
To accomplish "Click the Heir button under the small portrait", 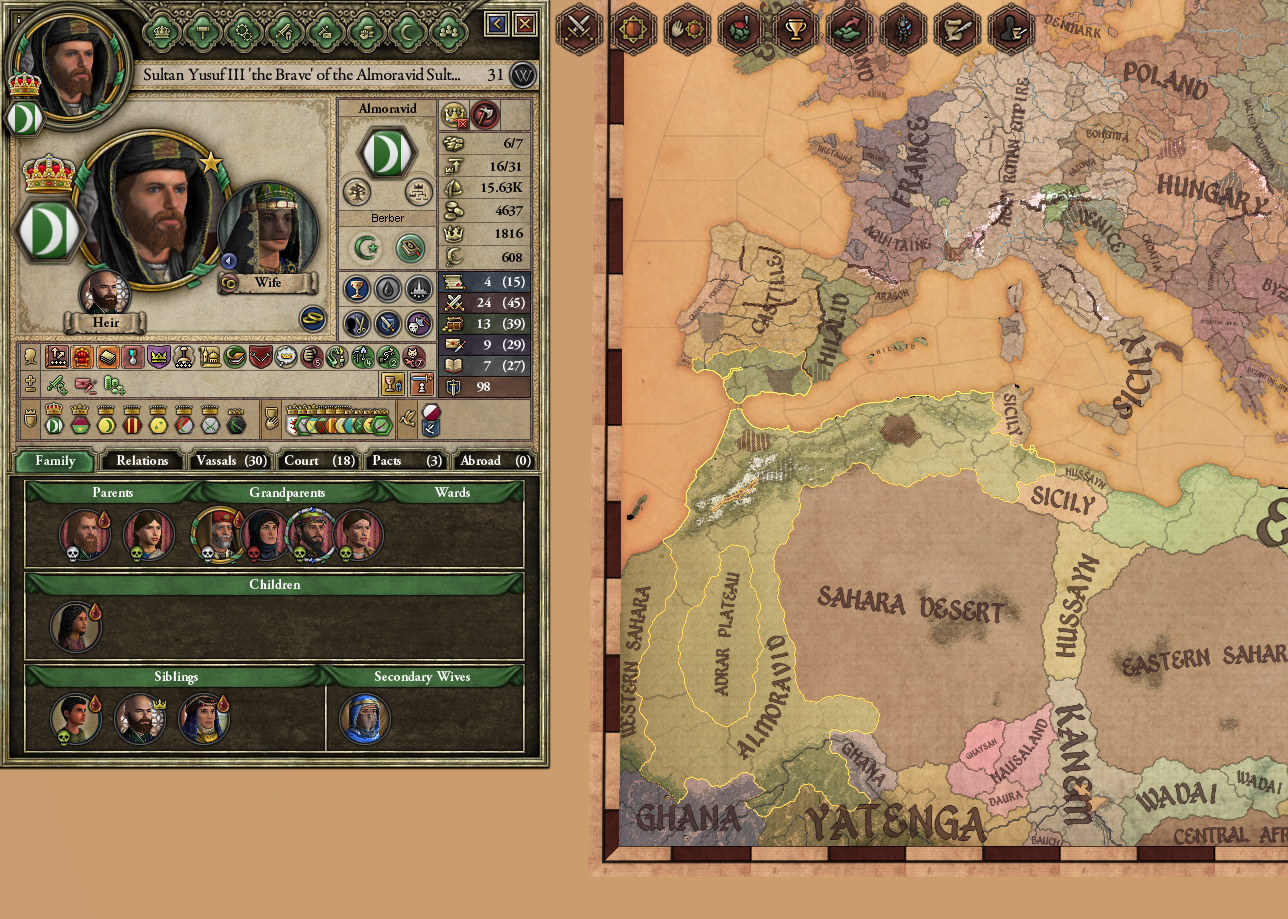I will 106,322.
